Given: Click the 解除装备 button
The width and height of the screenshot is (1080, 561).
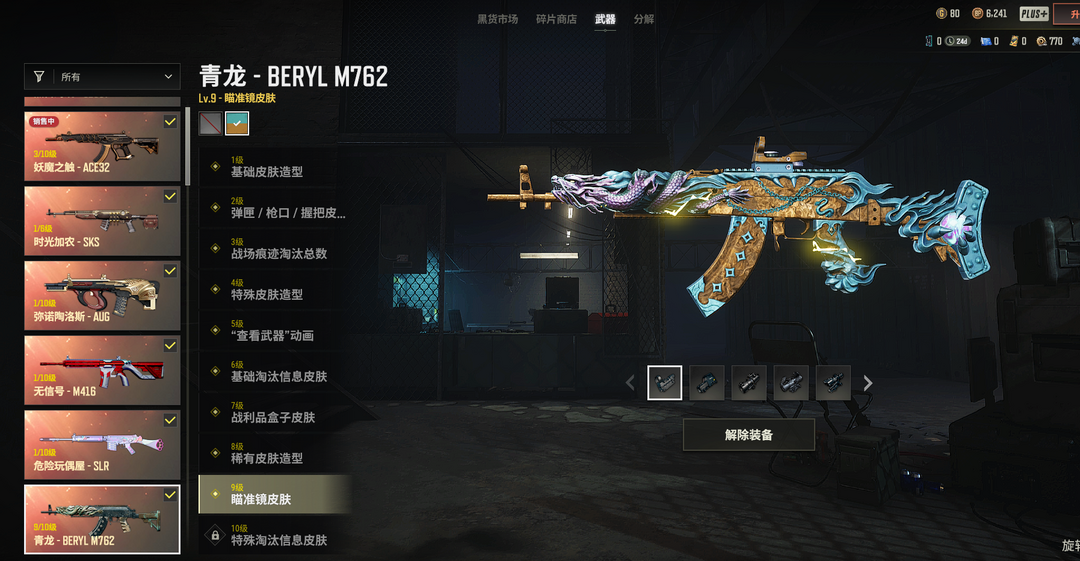Looking at the screenshot, I should 748,435.
